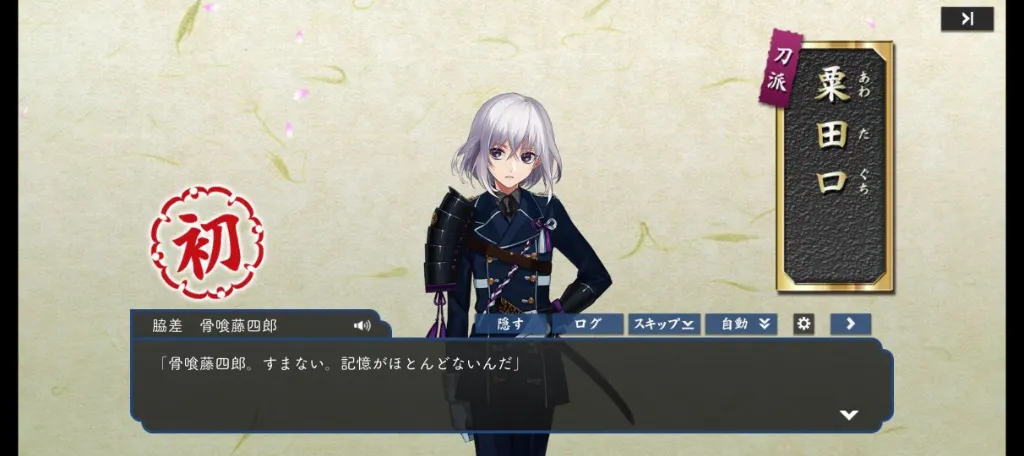Skip the dialogue with スキップ
This screenshot has height=456, width=1024.
(x=662, y=324)
